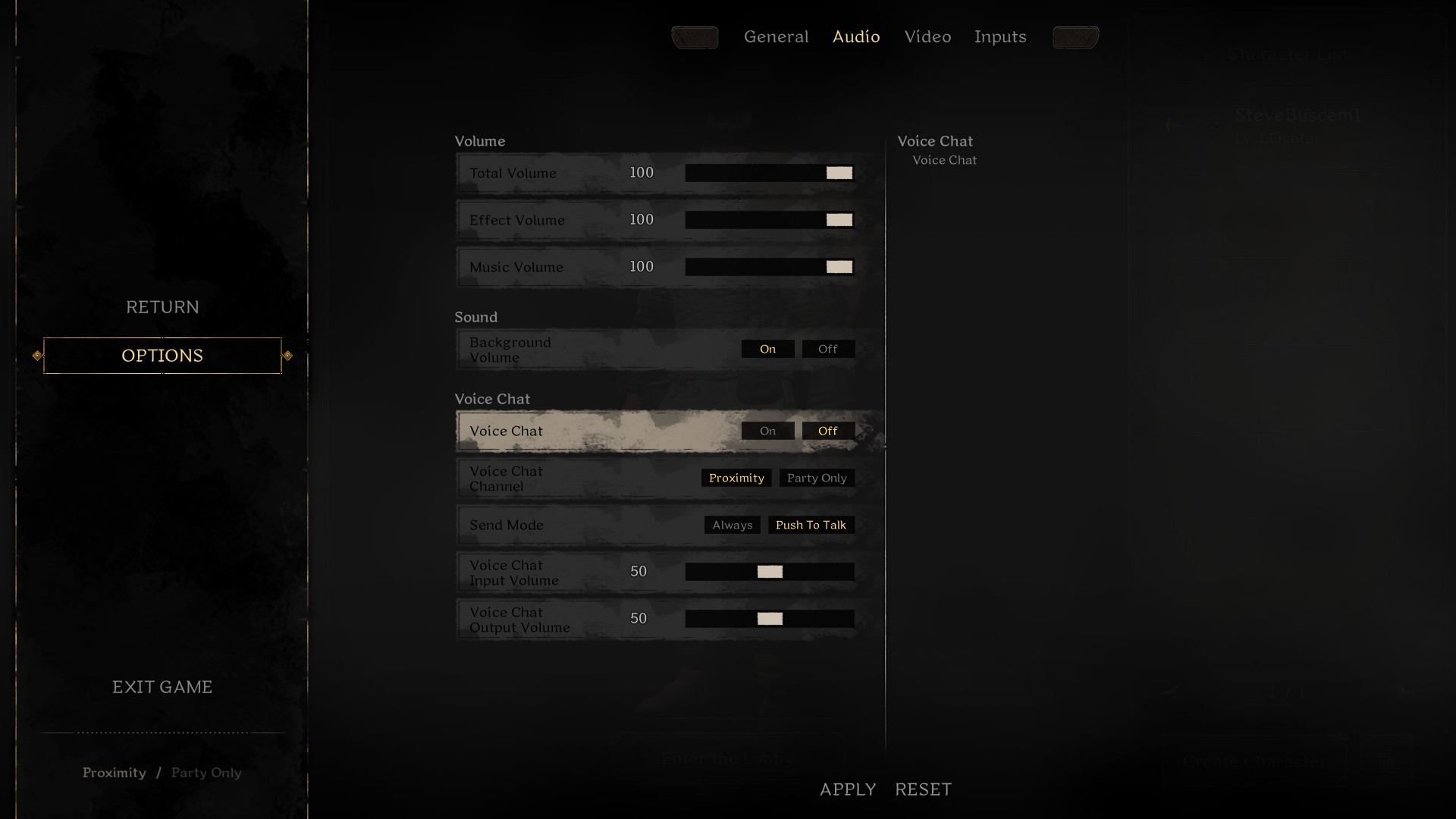This screenshot has width=1456, height=819.
Task: Switch to the General settings tab
Action: pyautogui.click(x=777, y=36)
